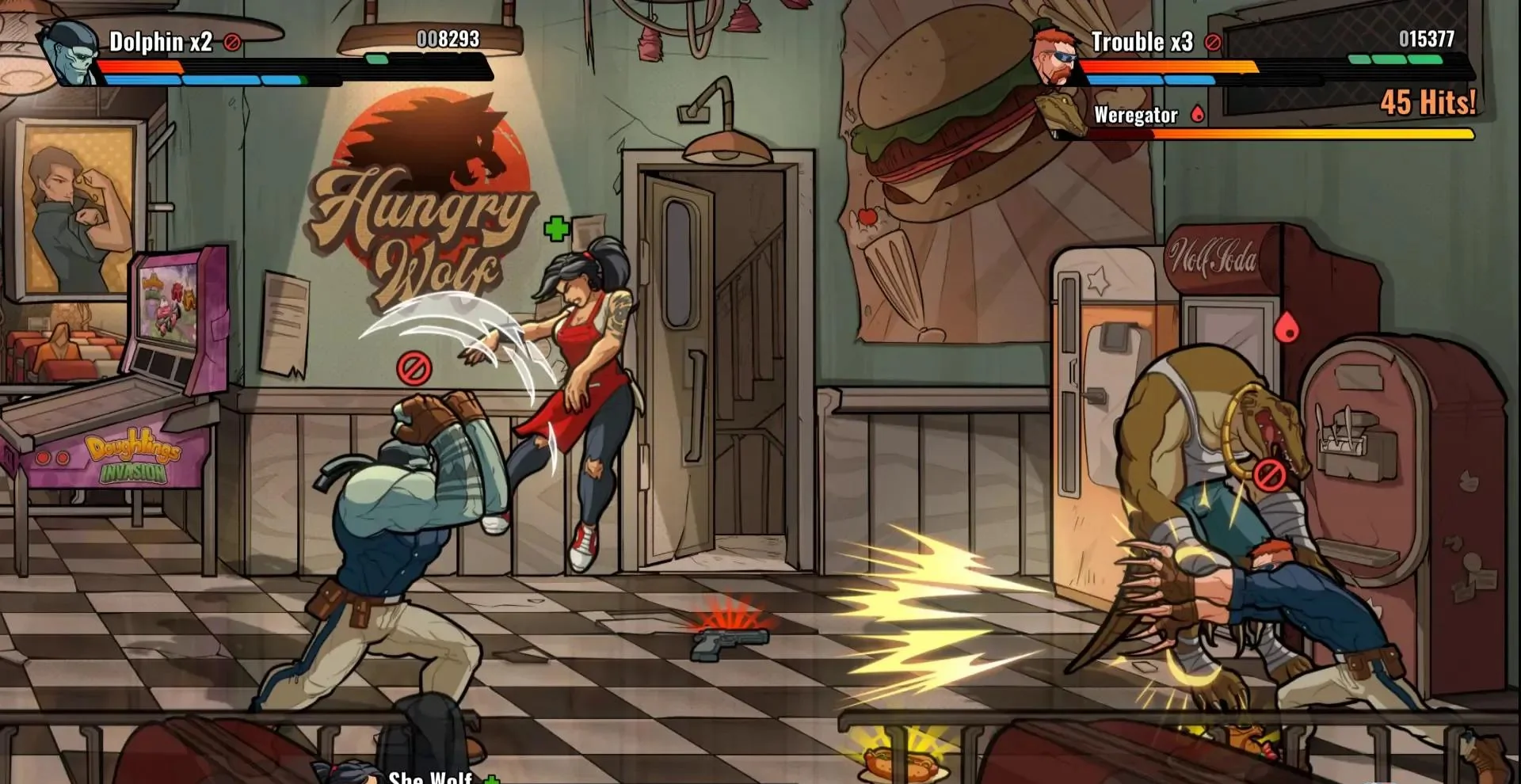Click the prohibition icon beside Trouble's name

(x=1213, y=43)
